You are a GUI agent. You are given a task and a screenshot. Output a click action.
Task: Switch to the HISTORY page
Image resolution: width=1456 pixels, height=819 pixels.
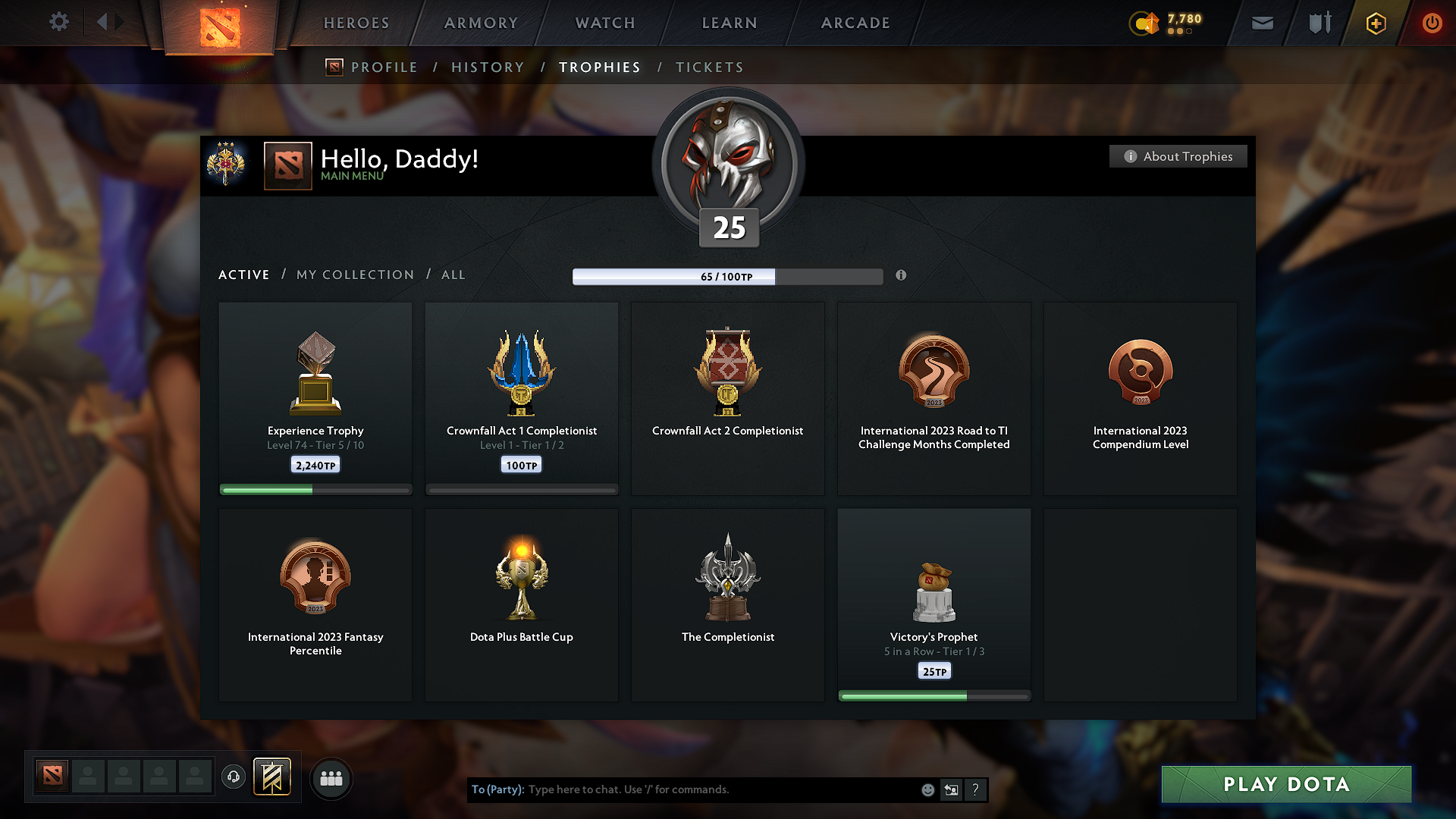pyautogui.click(x=488, y=67)
